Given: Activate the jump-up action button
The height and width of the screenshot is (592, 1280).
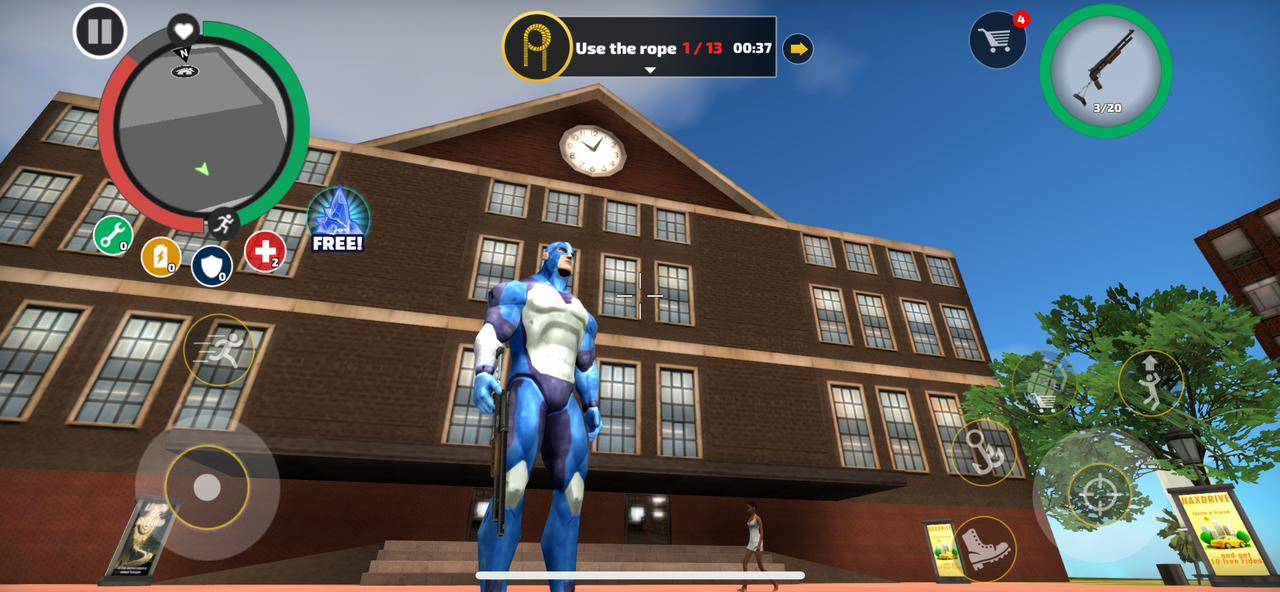Looking at the screenshot, I should (1151, 382).
